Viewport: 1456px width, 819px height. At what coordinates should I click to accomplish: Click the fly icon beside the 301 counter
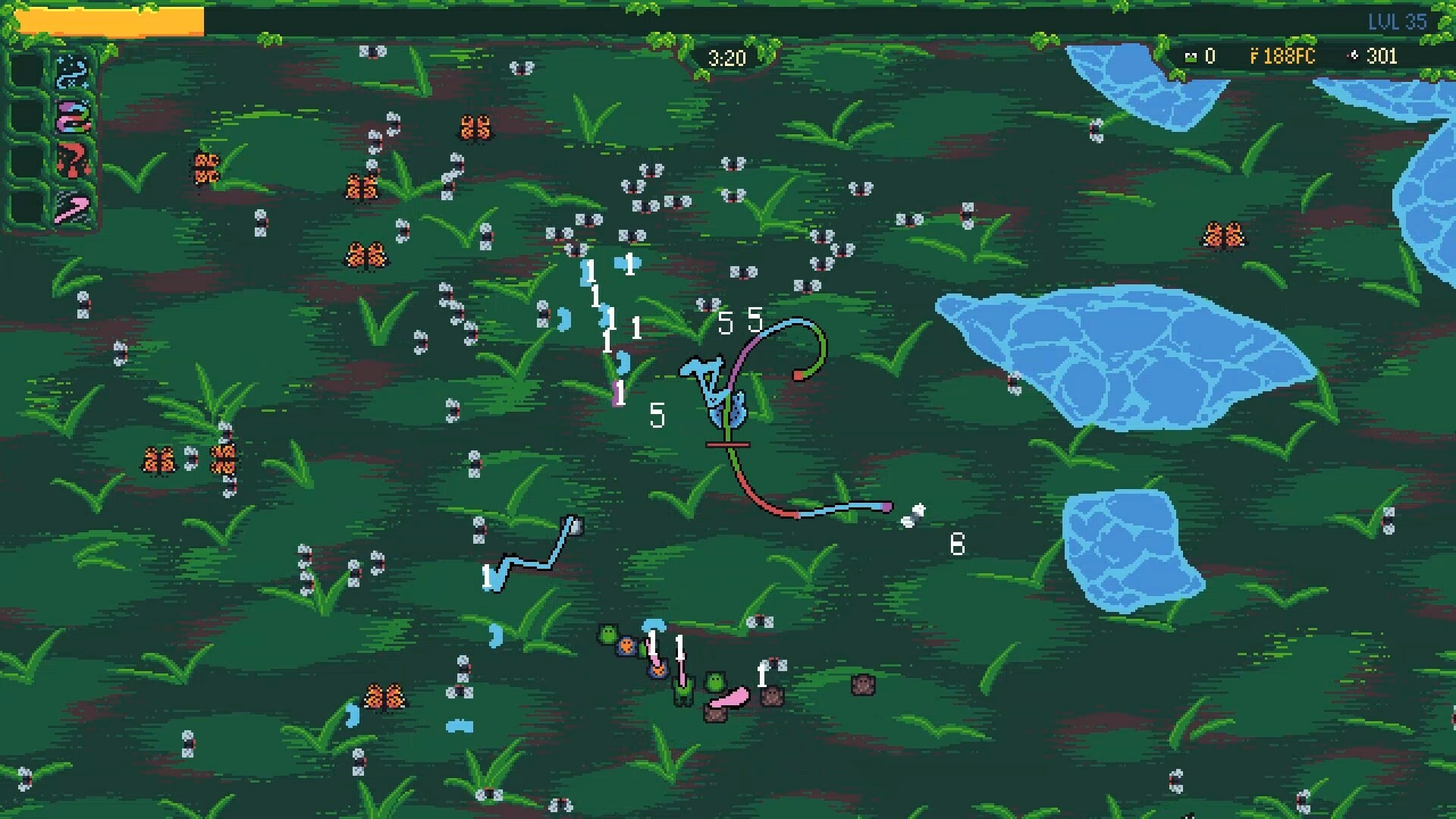[x=1354, y=56]
